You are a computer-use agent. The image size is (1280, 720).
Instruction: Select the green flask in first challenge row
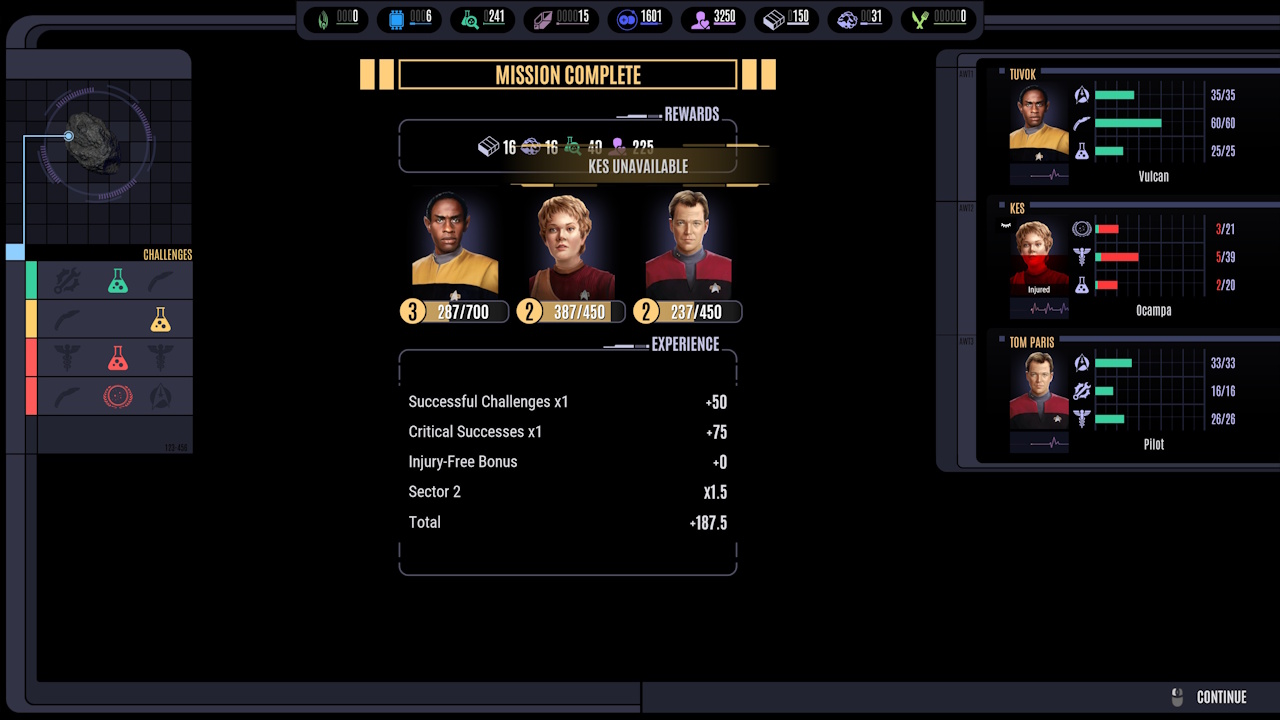click(117, 281)
